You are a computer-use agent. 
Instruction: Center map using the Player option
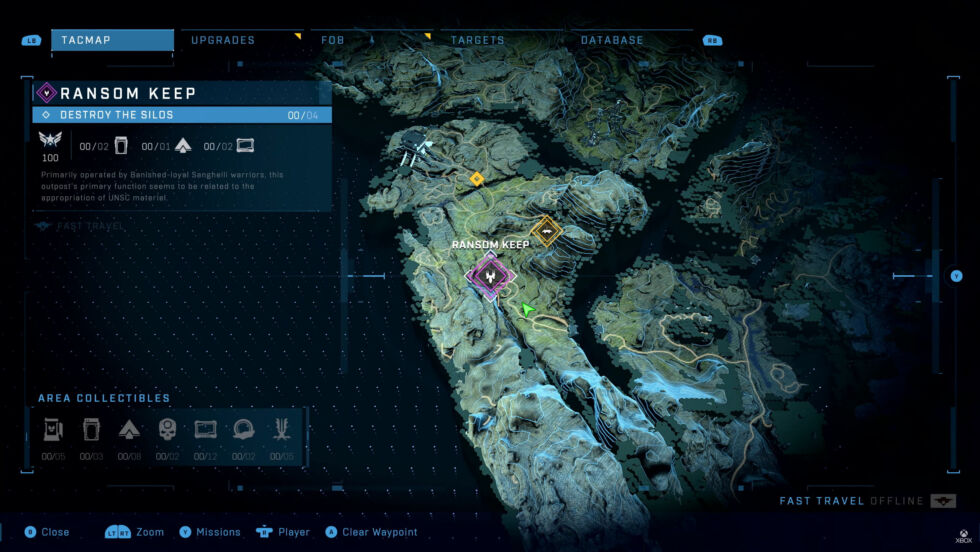pos(284,532)
